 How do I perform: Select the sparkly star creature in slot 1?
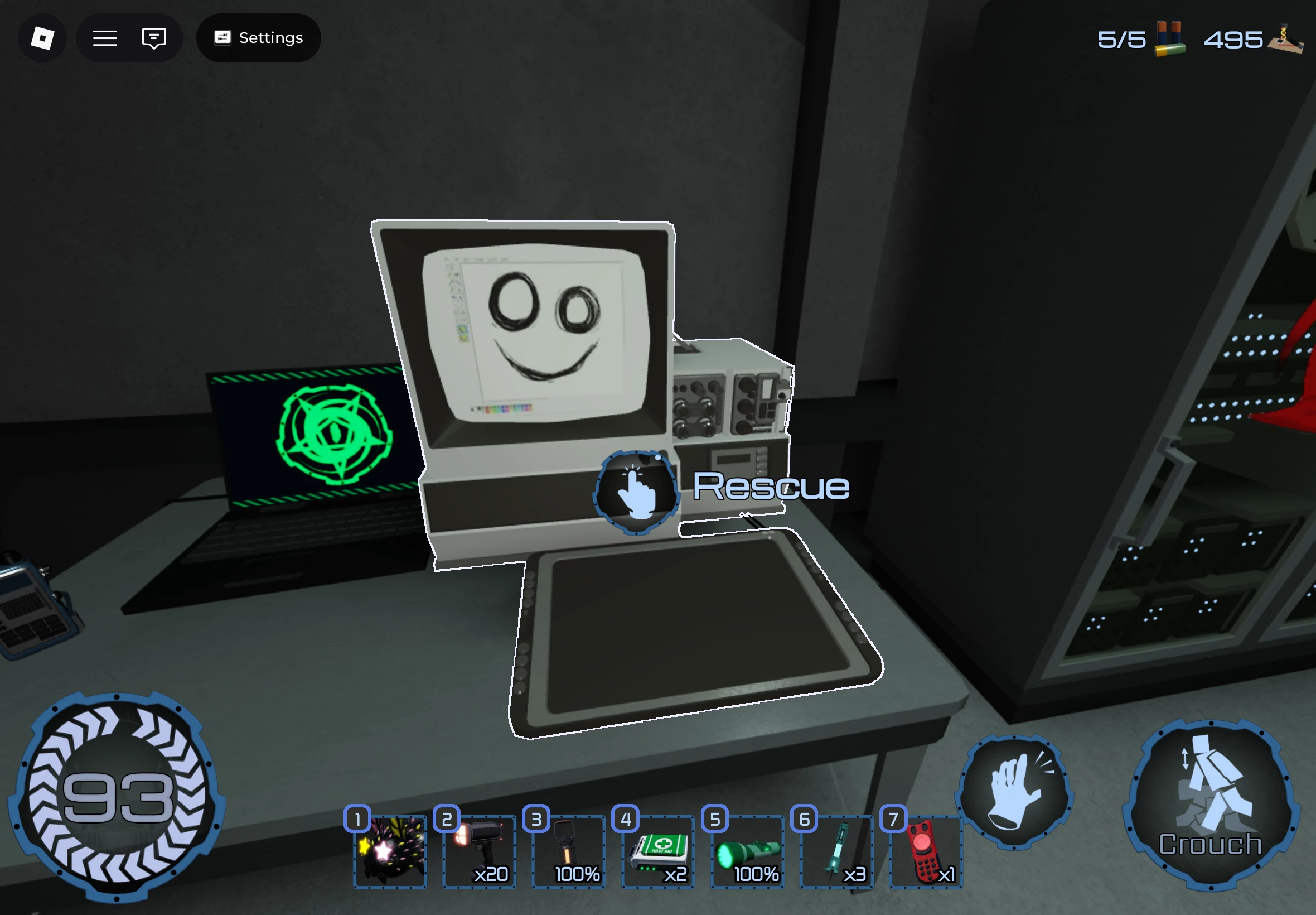click(390, 851)
